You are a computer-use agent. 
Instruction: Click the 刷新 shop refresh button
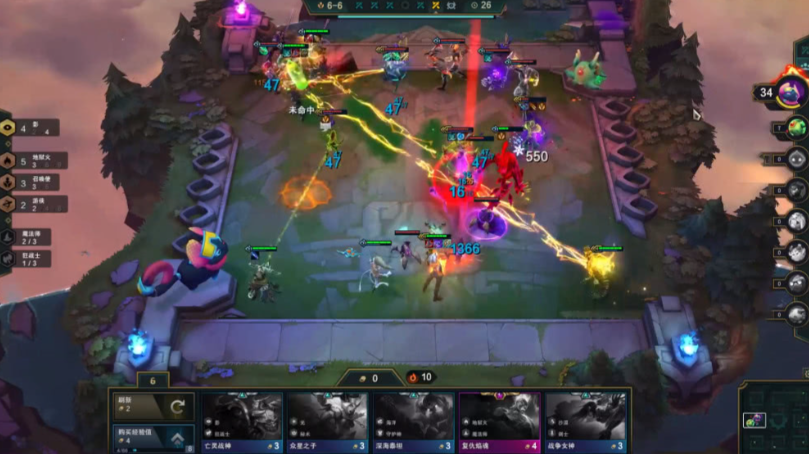pos(152,407)
